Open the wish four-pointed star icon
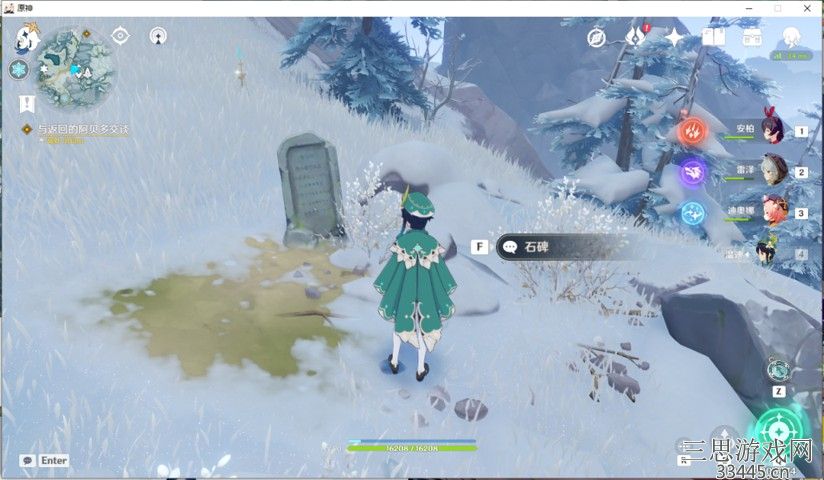 (675, 38)
